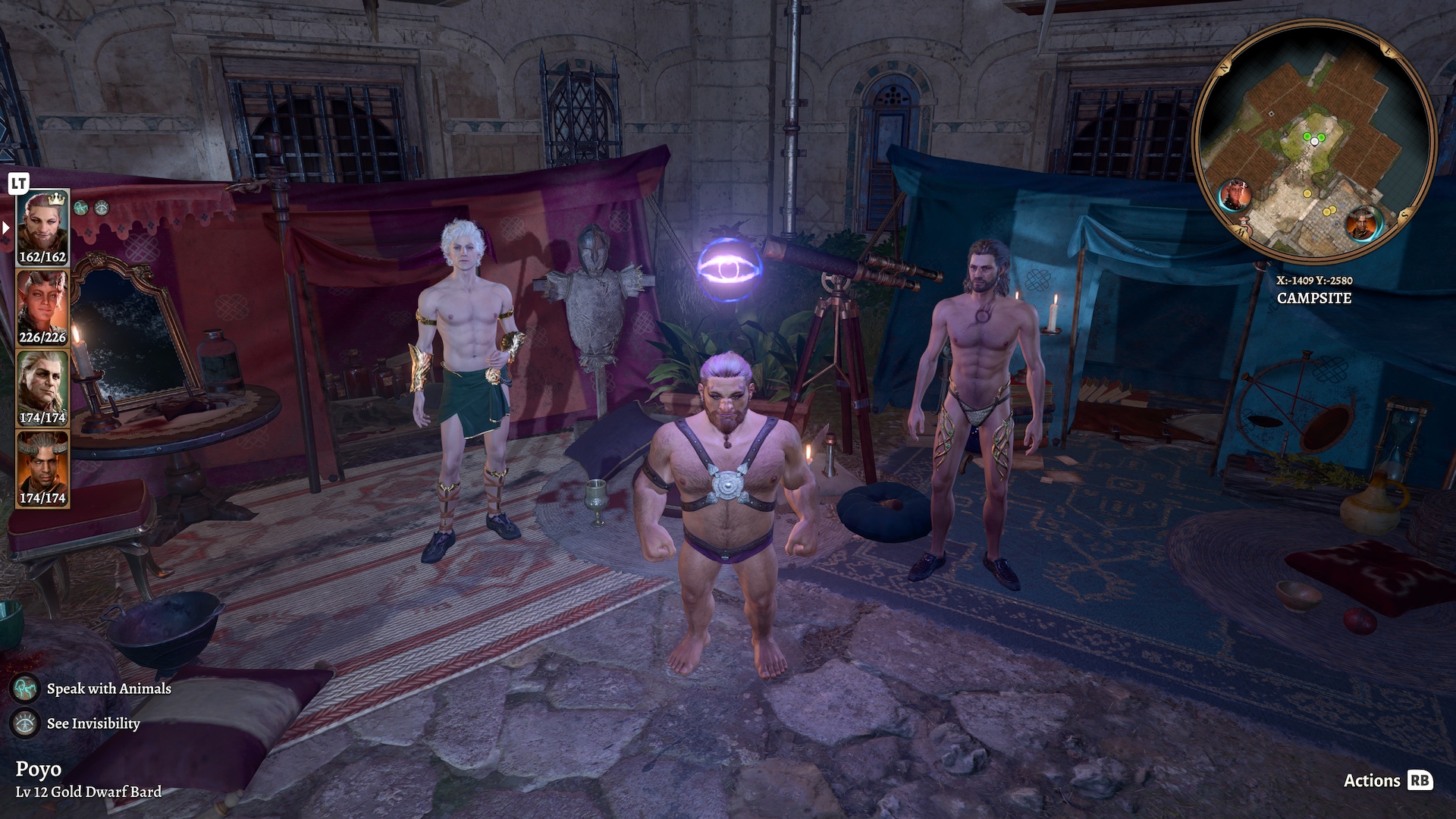1456x819 pixels.
Task: Open the Actions menu
Action: (1387, 780)
